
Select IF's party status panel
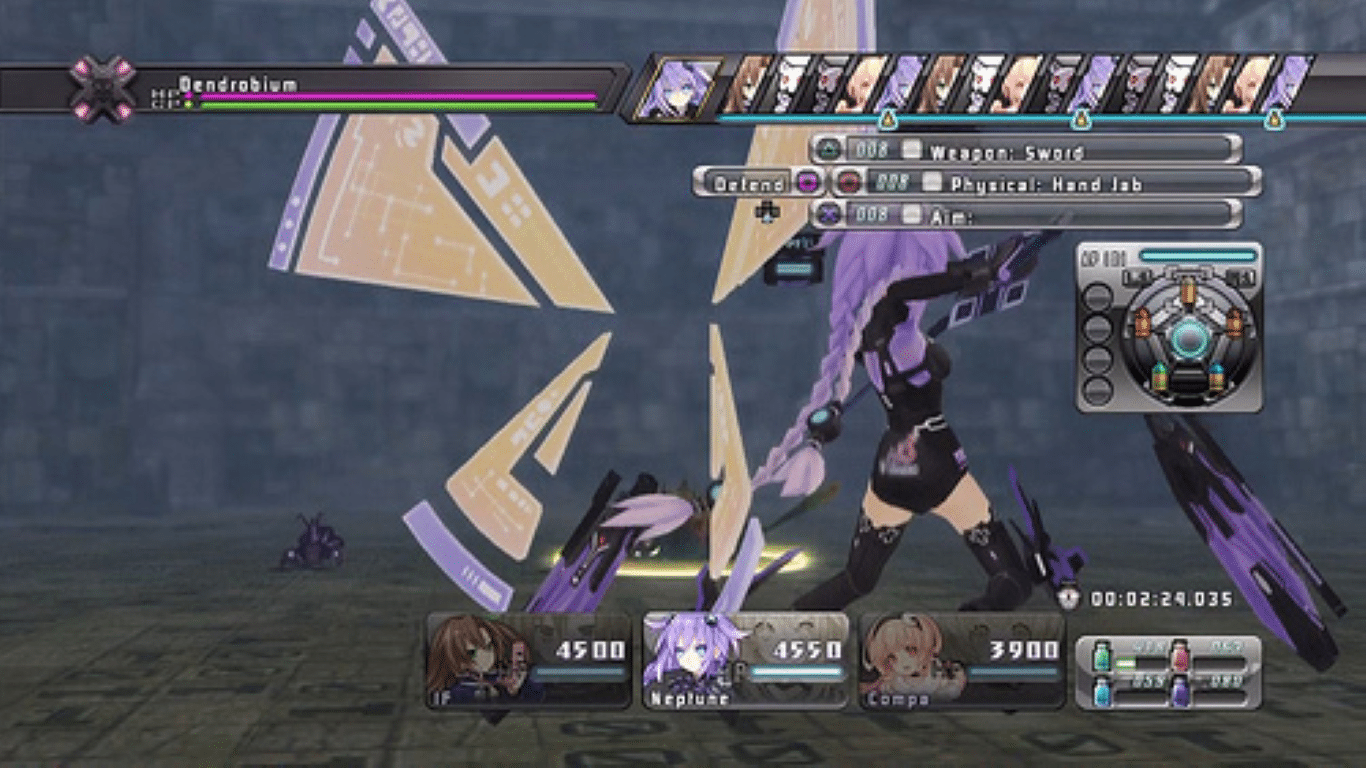(529, 661)
